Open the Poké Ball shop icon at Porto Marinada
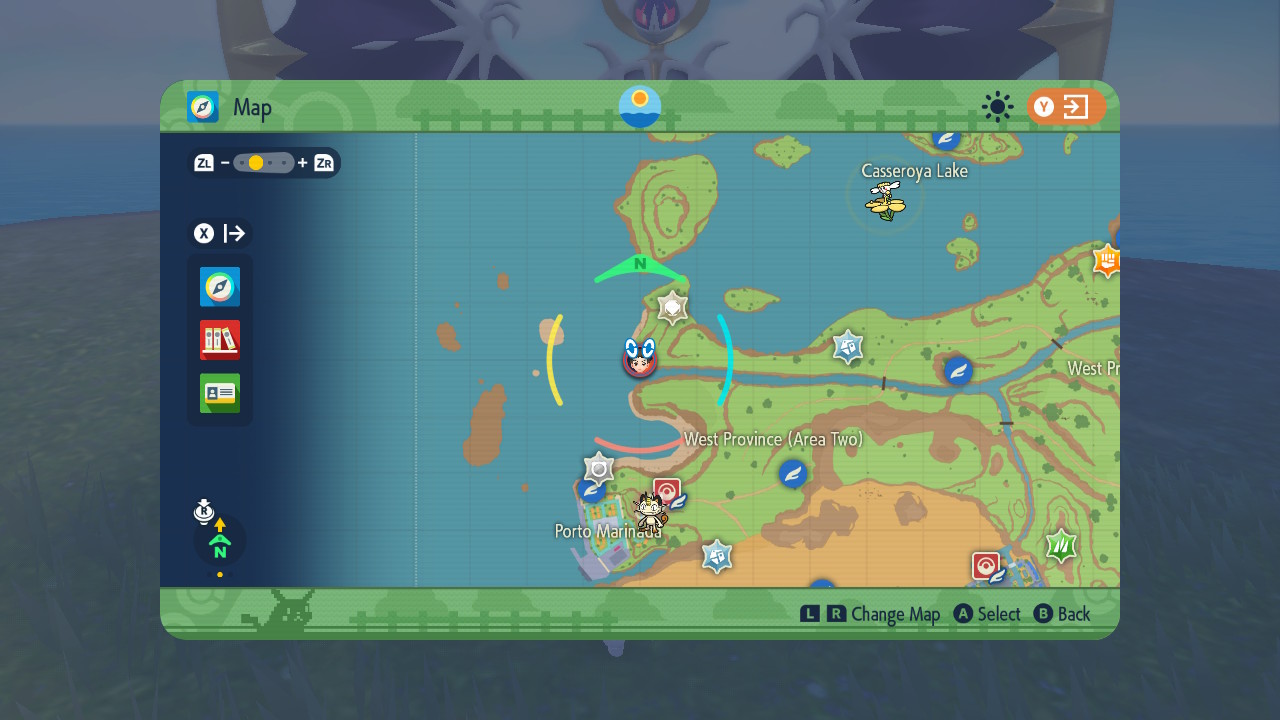 click(x=668, y=491)
